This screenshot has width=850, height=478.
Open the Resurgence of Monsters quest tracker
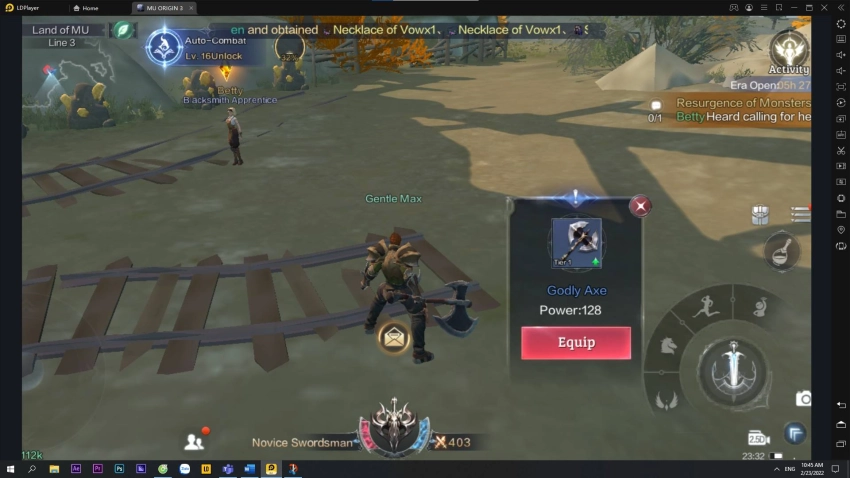point(742,103)
